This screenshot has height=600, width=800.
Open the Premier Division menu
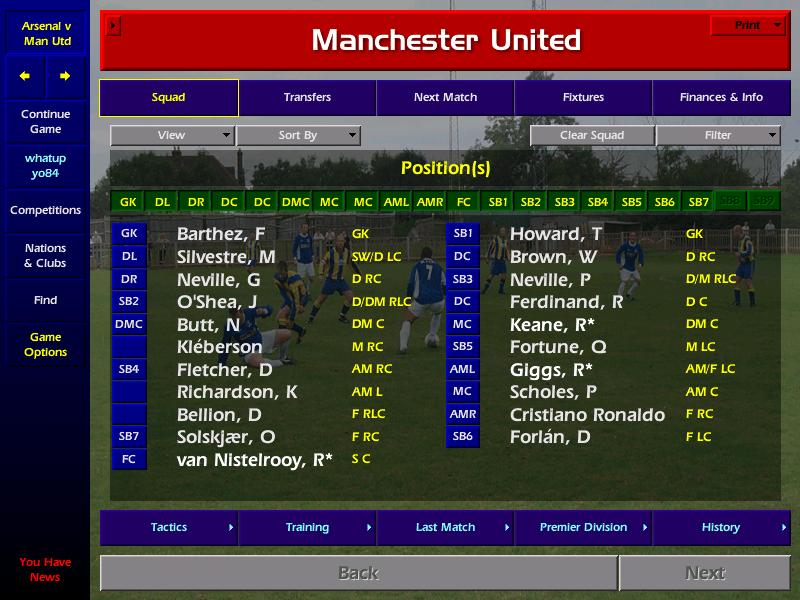(x=583, y=528)
